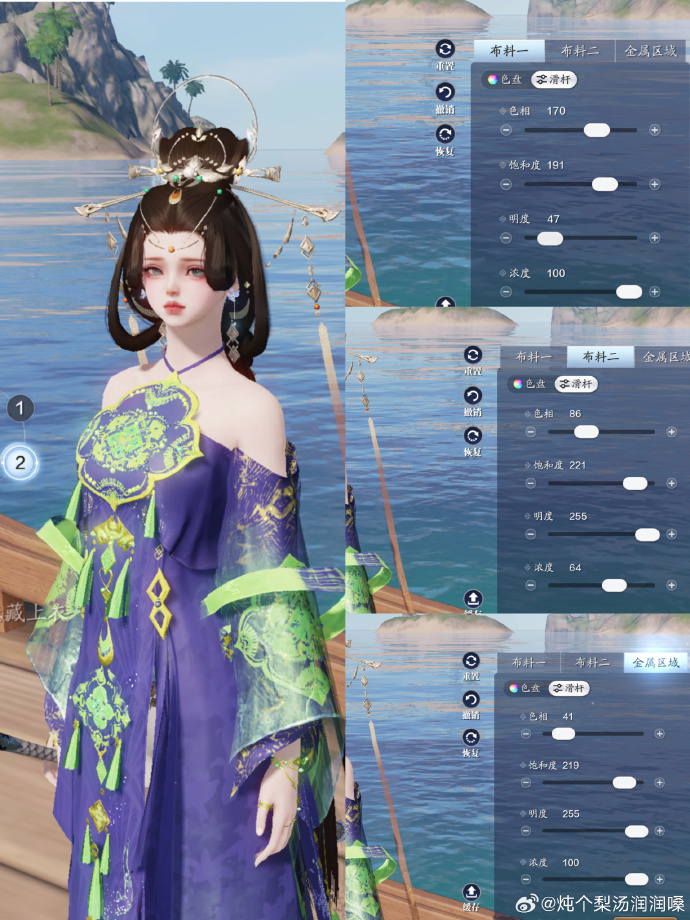
Task: Adjust the 饱和度 slider set to 191
Action: point(604,184)
